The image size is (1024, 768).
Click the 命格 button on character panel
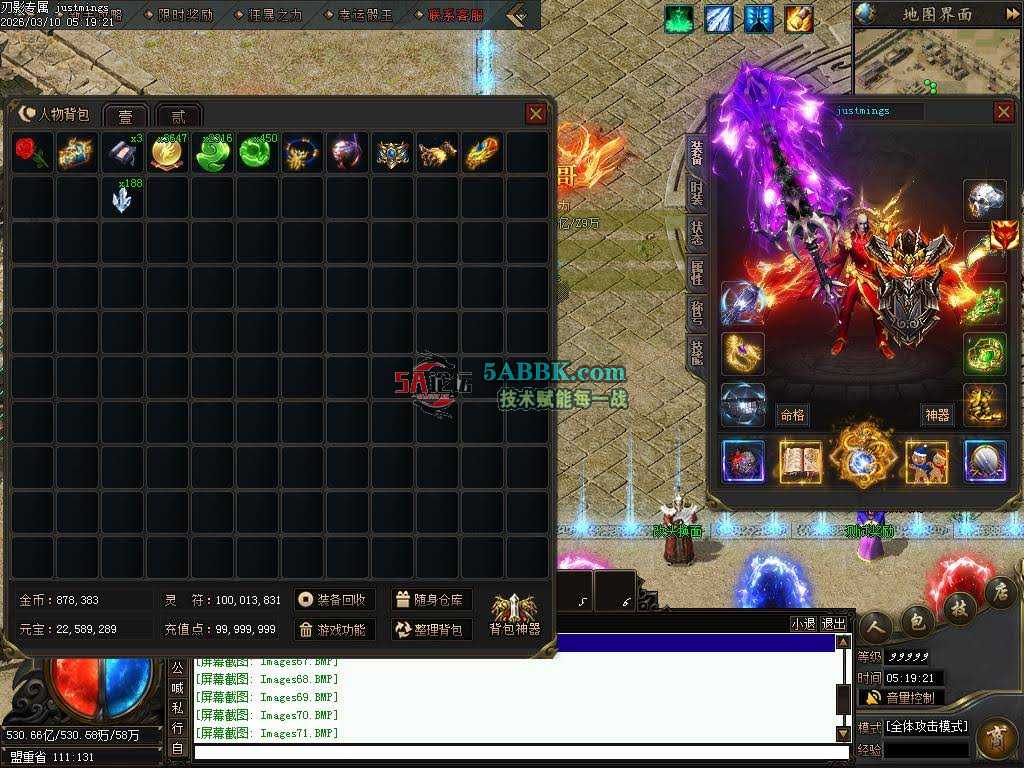792,415
